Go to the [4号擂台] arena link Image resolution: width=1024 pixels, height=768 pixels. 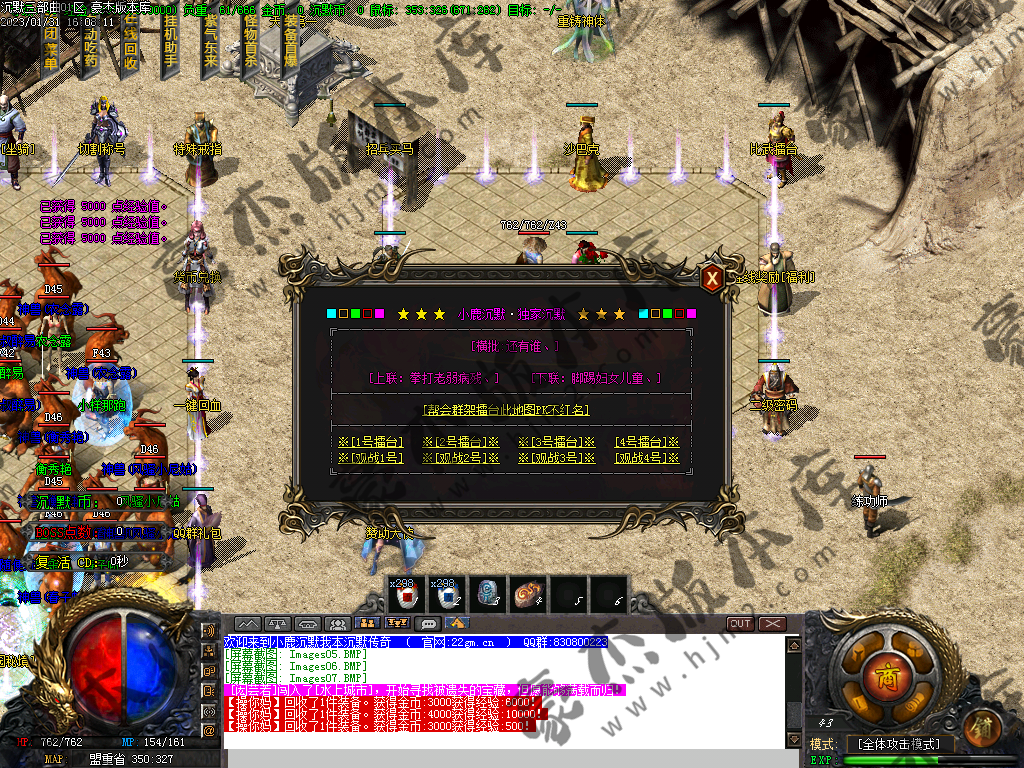pyautogui.click(x=647, y=442)
